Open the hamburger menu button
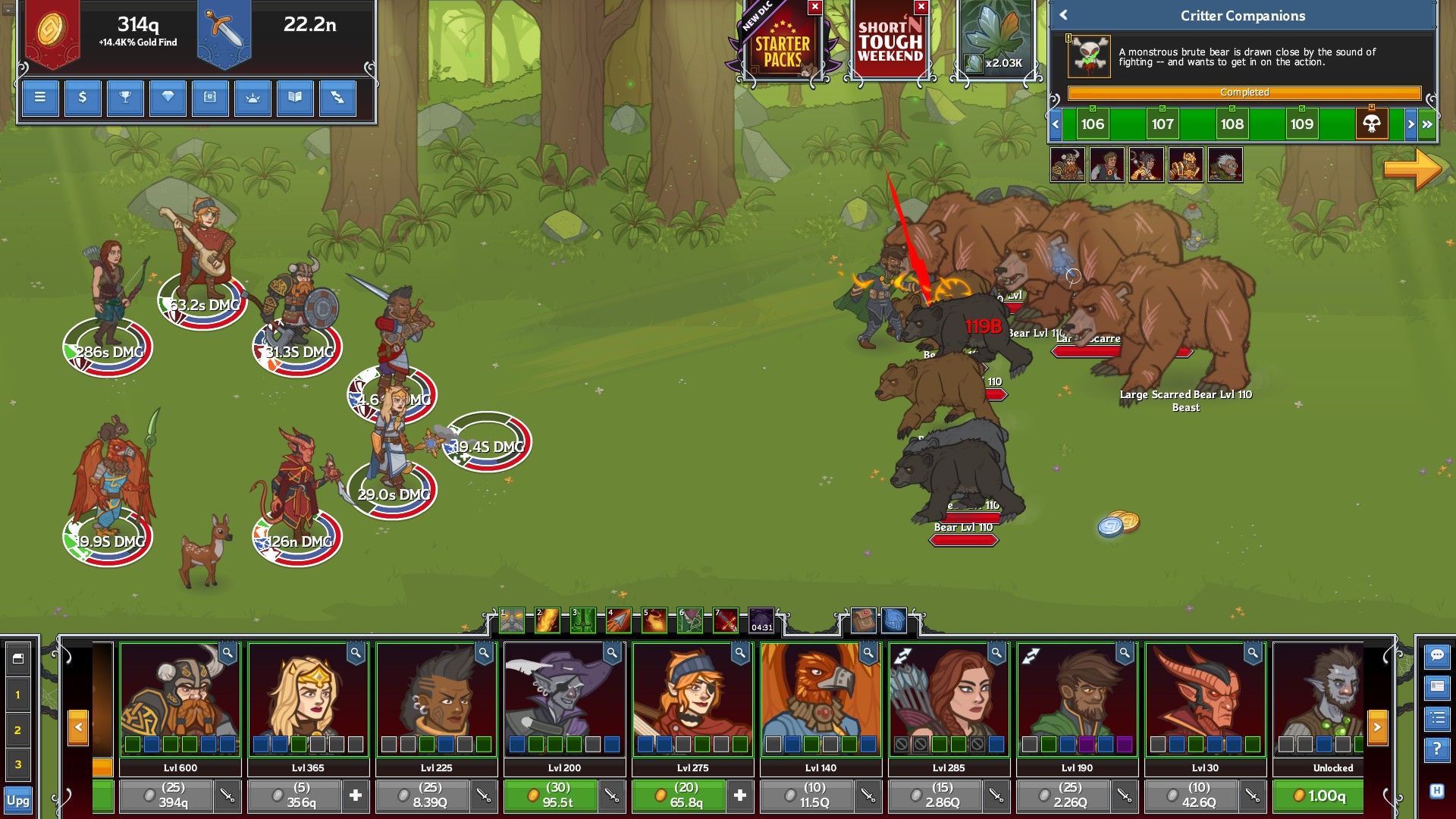The image size is (1456, 819). [40, 97]
